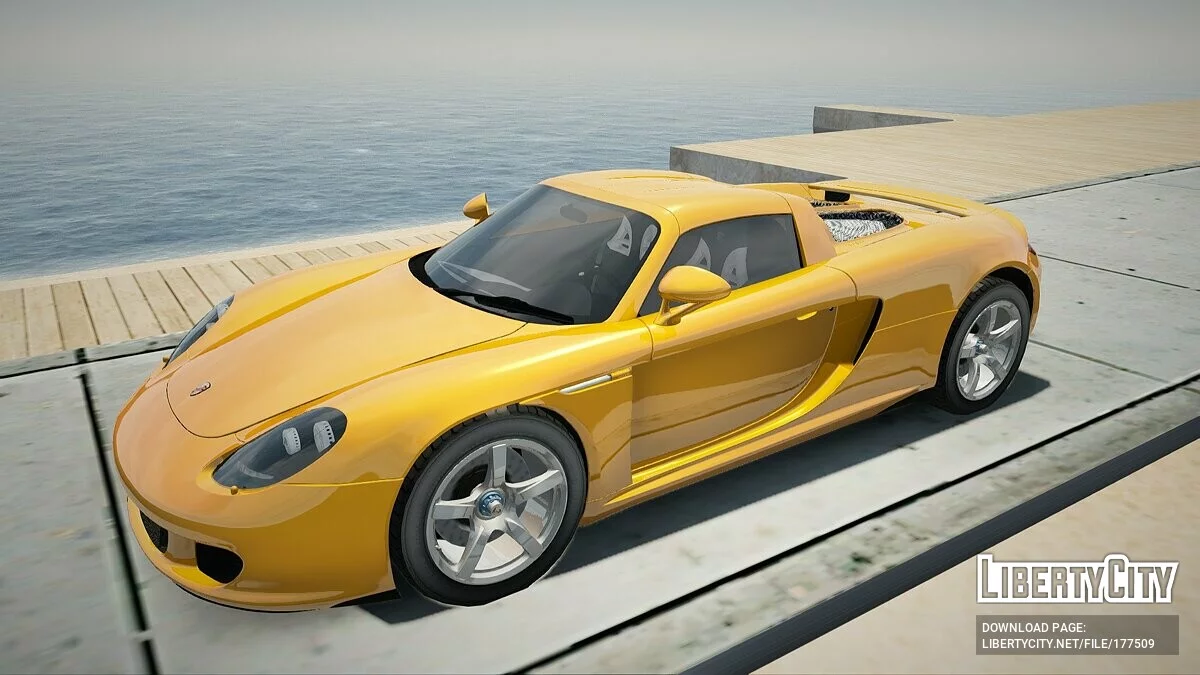
Task: Click the LibertyCity logo watermark
Action: pyautogui.click(x=1077, y=579)
